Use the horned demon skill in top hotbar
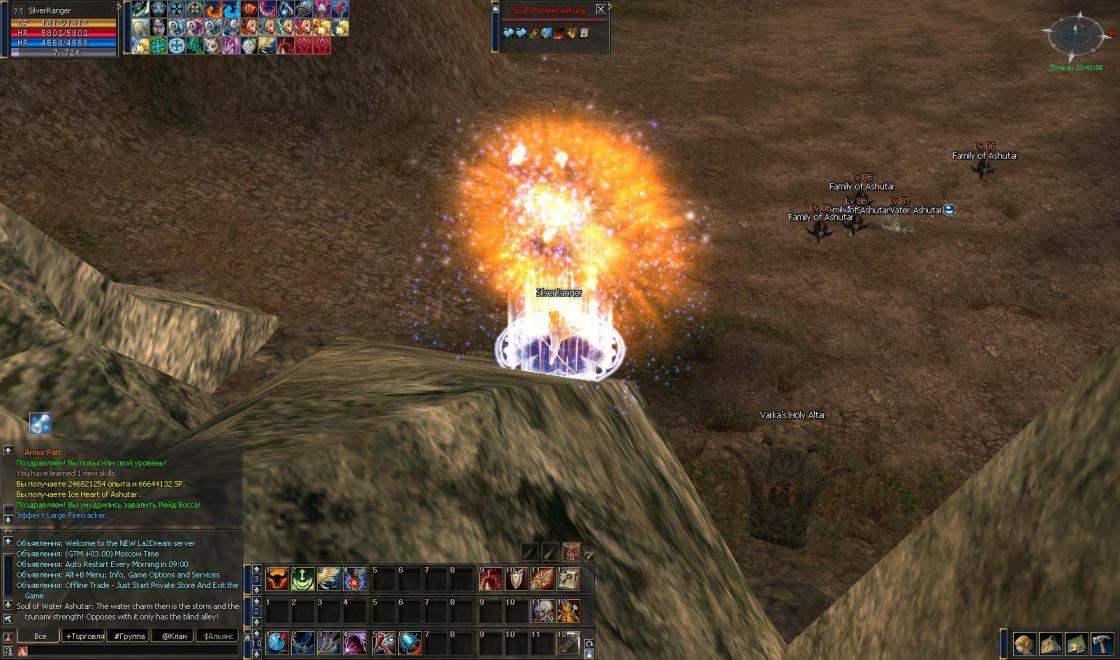Screen dimensions: 1120x660 click(277, 578)
